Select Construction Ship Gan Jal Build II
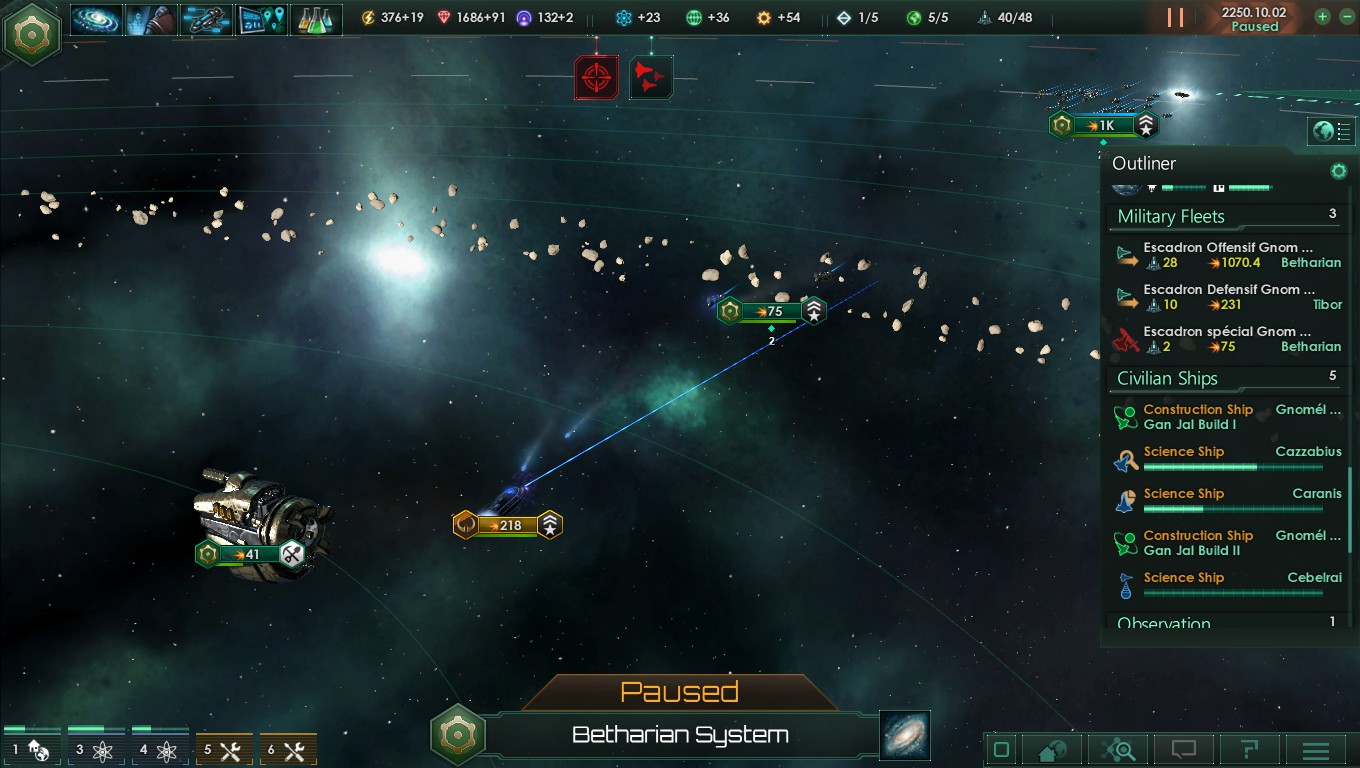Screen dimensions: 1360x768 coord(1227,543)
